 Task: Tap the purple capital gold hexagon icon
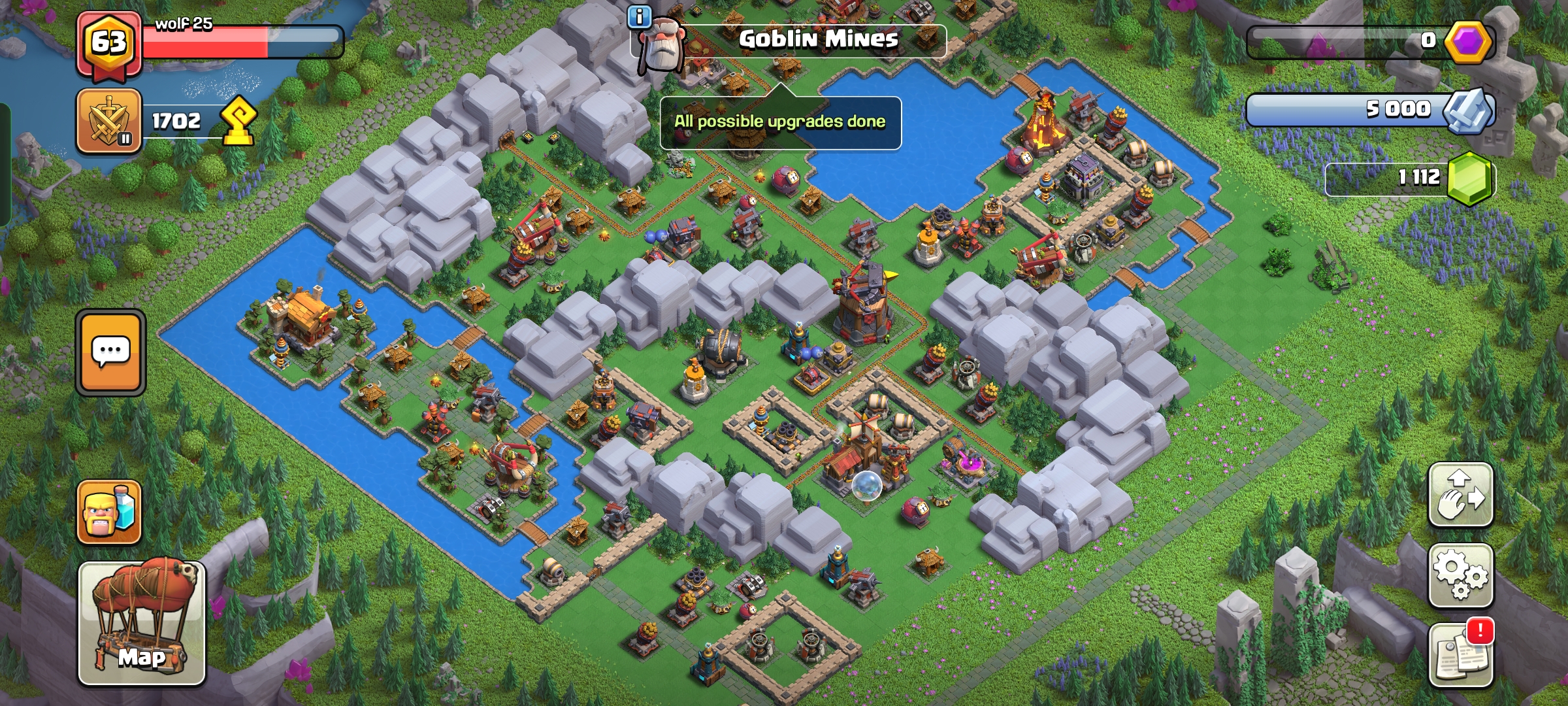pos(1467,42)
